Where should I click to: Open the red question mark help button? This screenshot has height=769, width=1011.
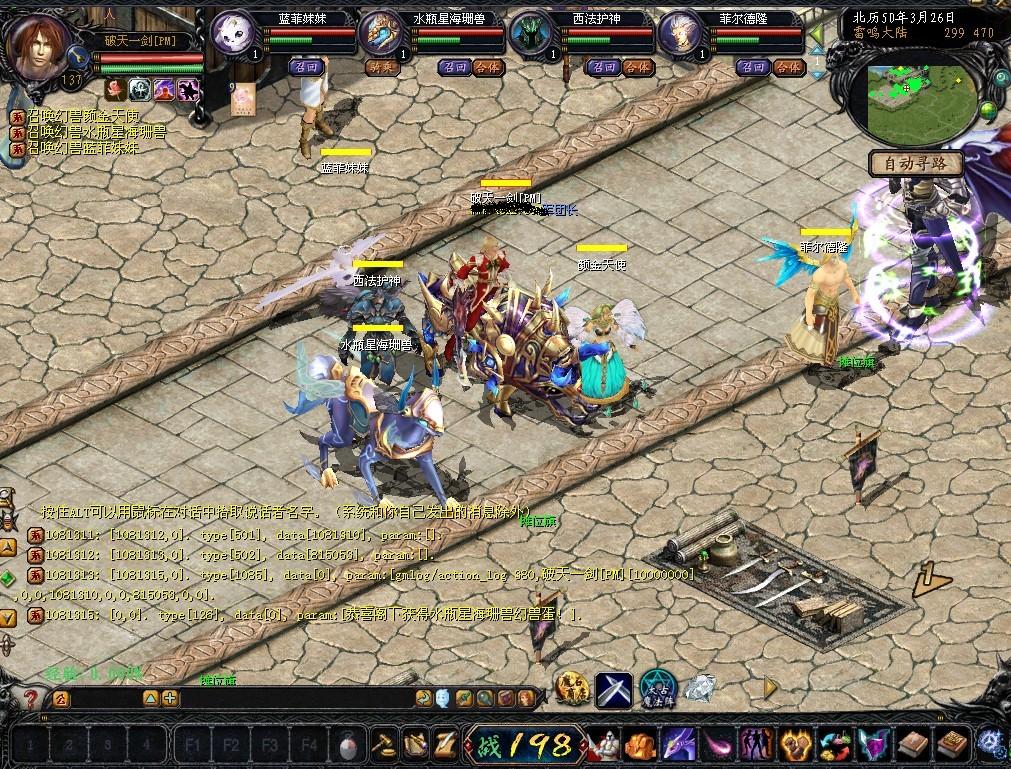(x=32, y=699)
